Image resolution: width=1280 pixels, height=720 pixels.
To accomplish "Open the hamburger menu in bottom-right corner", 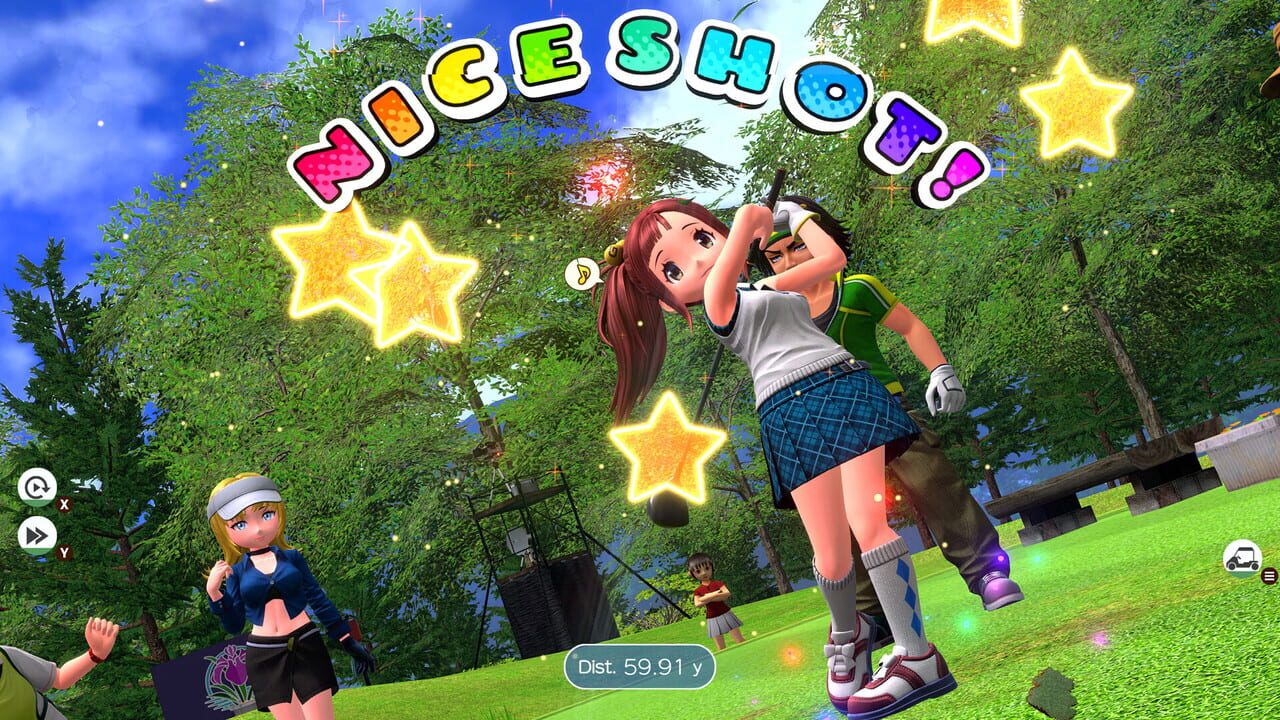I will (1269, 576).
